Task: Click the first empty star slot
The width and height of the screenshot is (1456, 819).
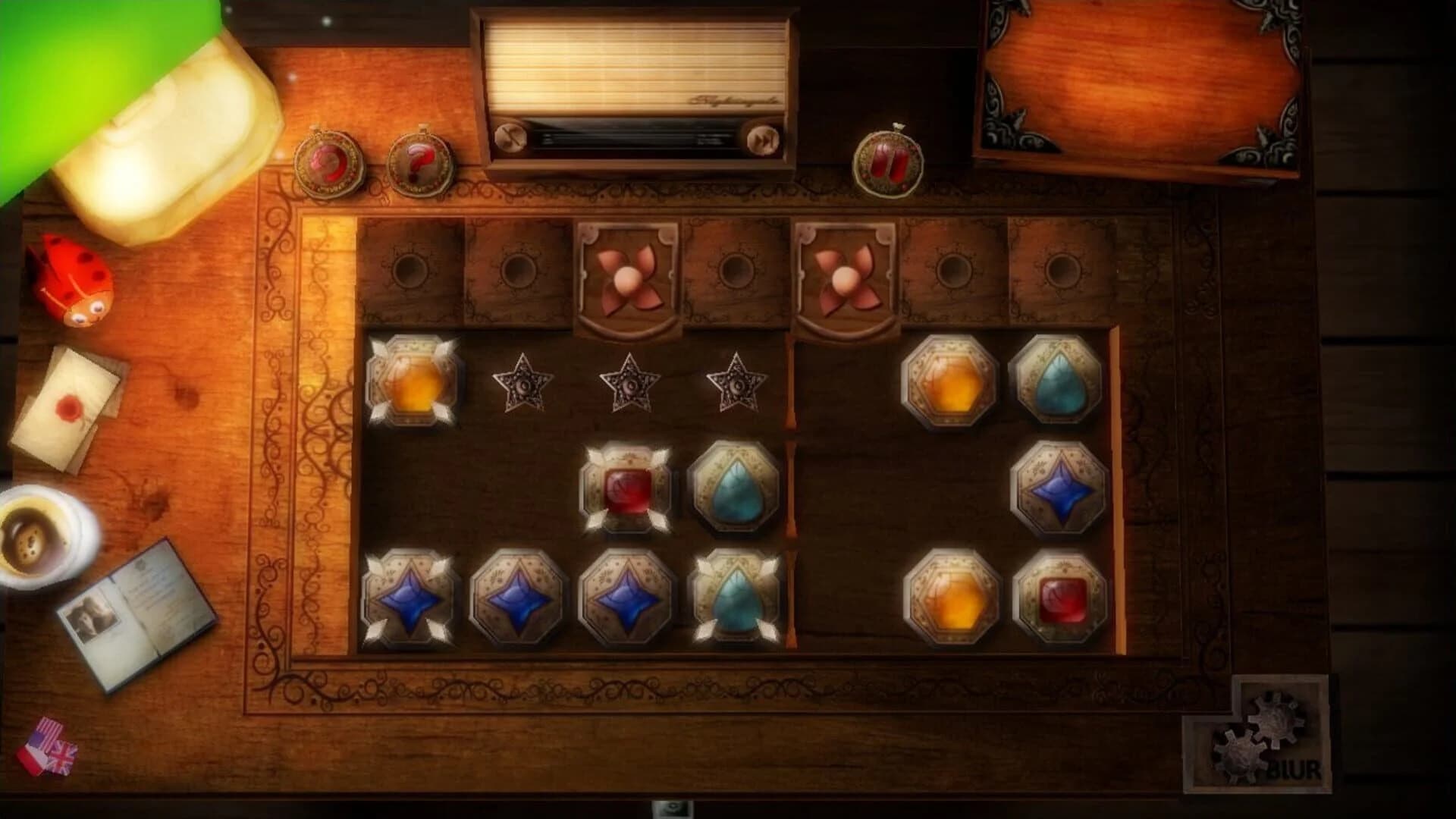Action: pos(523,385)
